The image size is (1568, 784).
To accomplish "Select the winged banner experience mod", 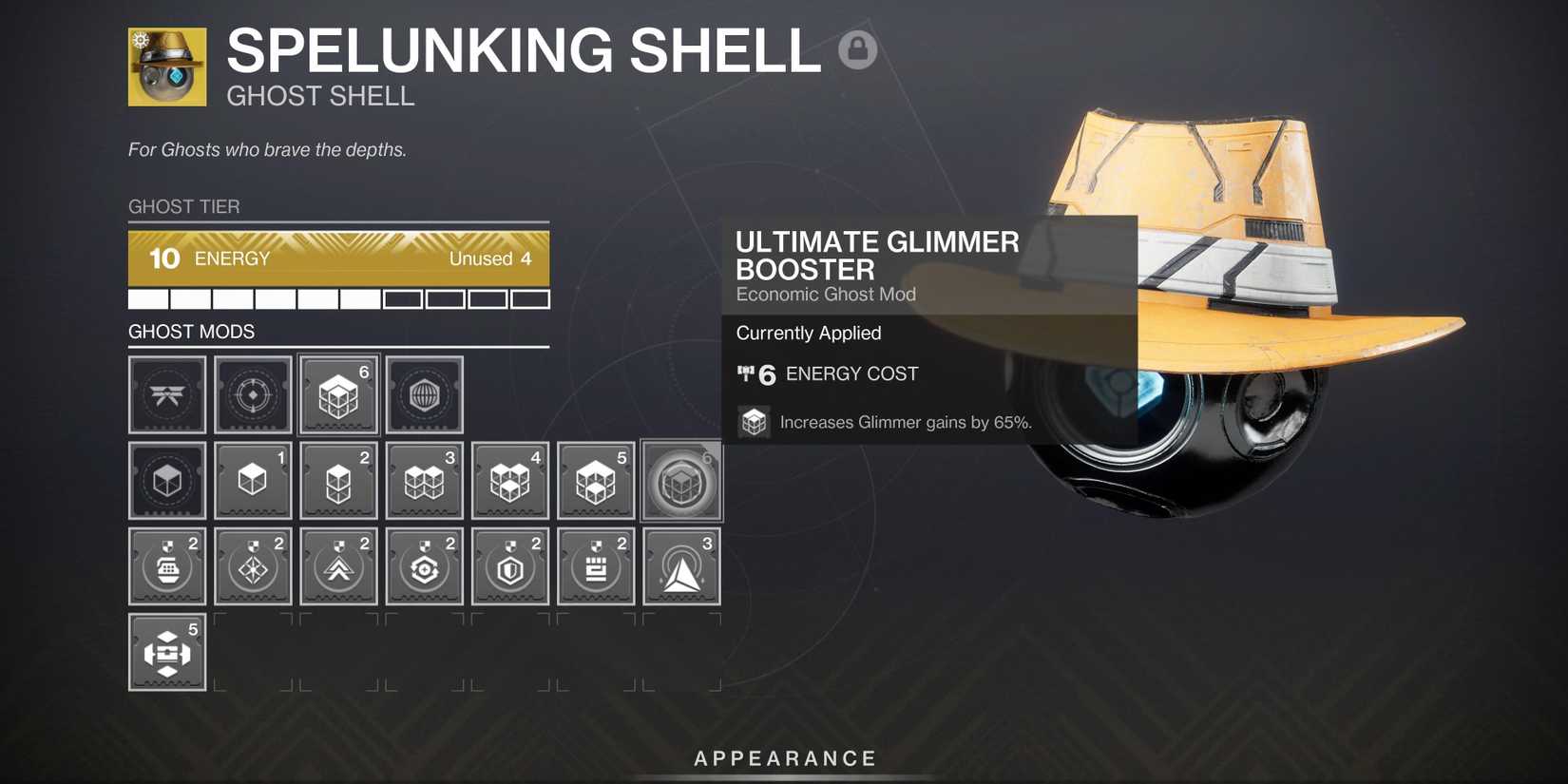I will (x=167, y=394).
